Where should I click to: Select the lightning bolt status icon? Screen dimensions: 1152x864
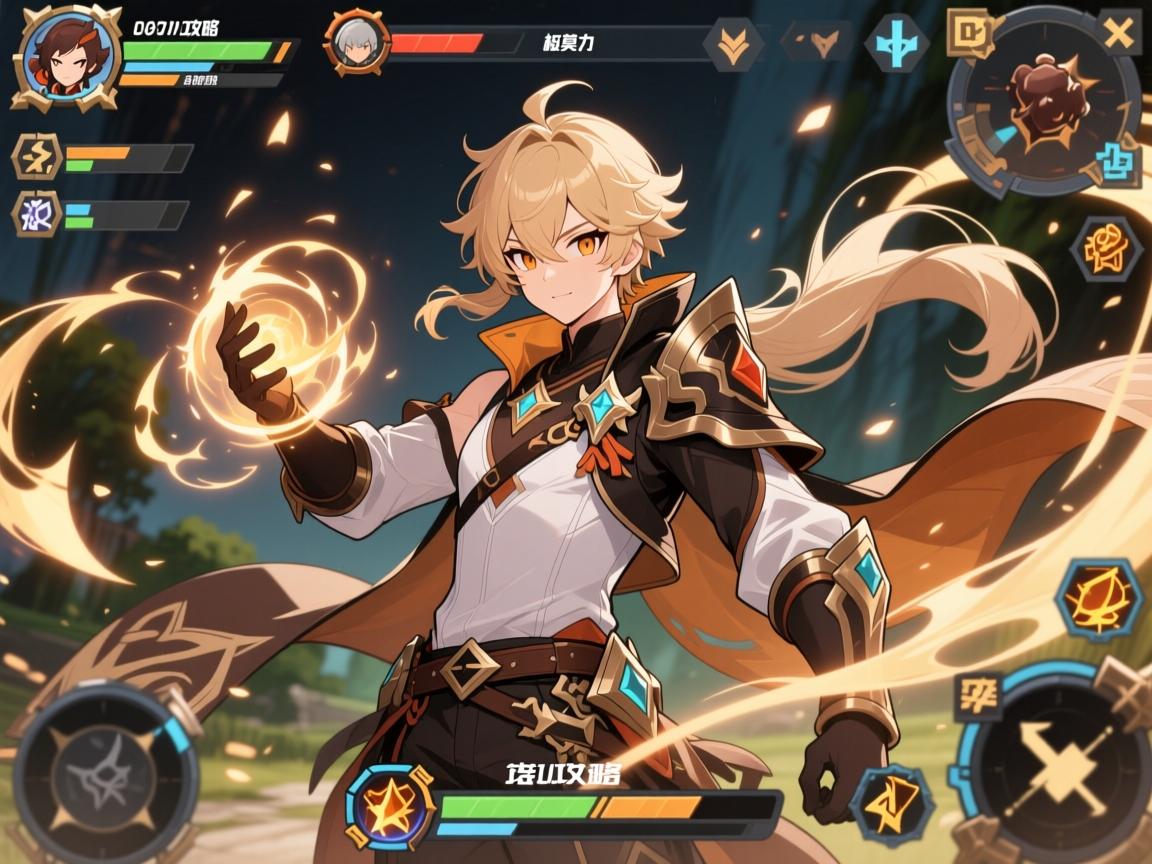pyautogui.click(x=37, y=157)
